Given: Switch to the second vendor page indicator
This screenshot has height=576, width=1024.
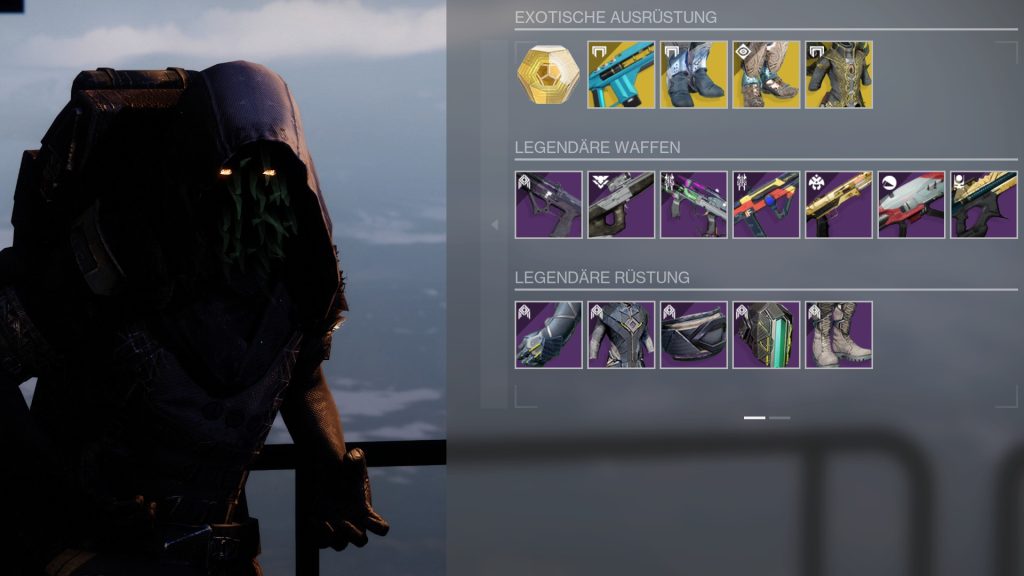Looking at the screenshot, I should pyautogui.click(x=780, y=417).
